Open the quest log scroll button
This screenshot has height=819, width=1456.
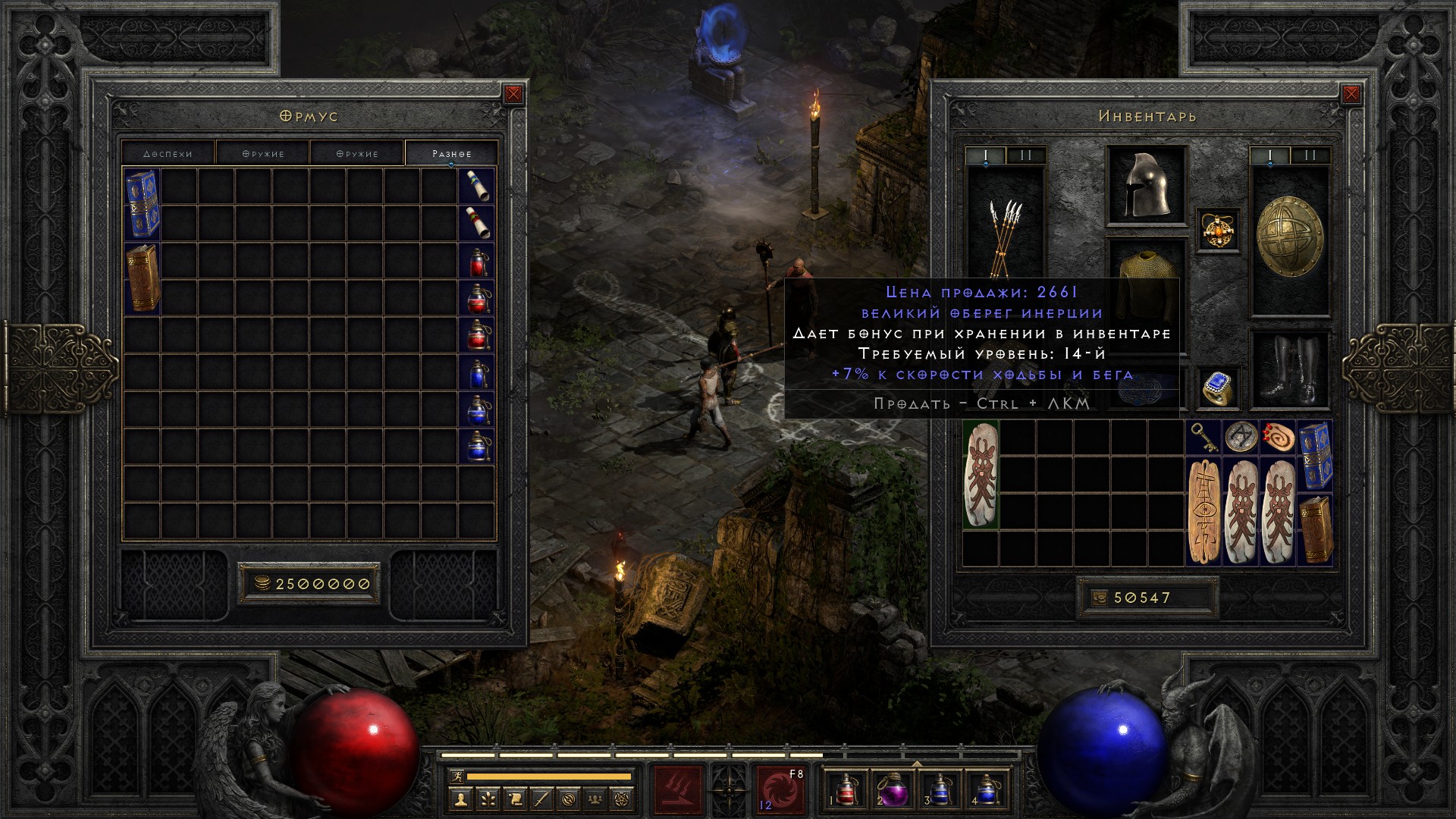[515, 799]
